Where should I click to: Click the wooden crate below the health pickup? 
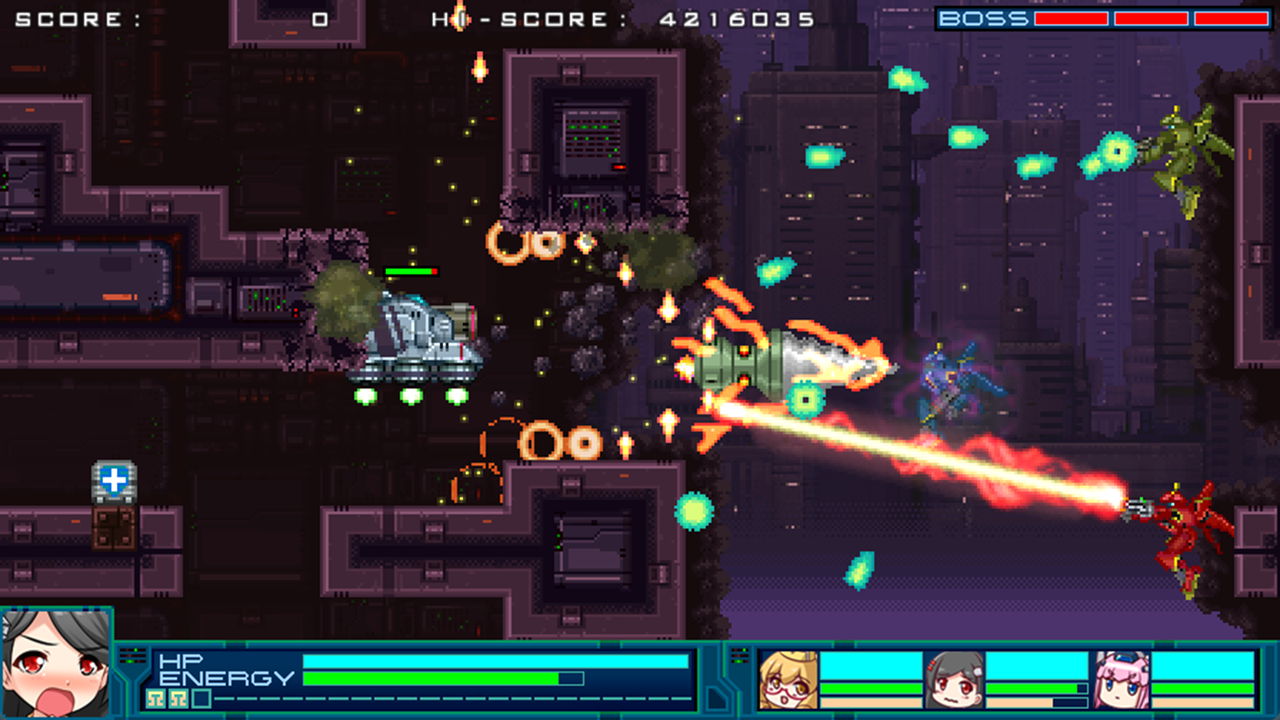(x=112, y=527)
